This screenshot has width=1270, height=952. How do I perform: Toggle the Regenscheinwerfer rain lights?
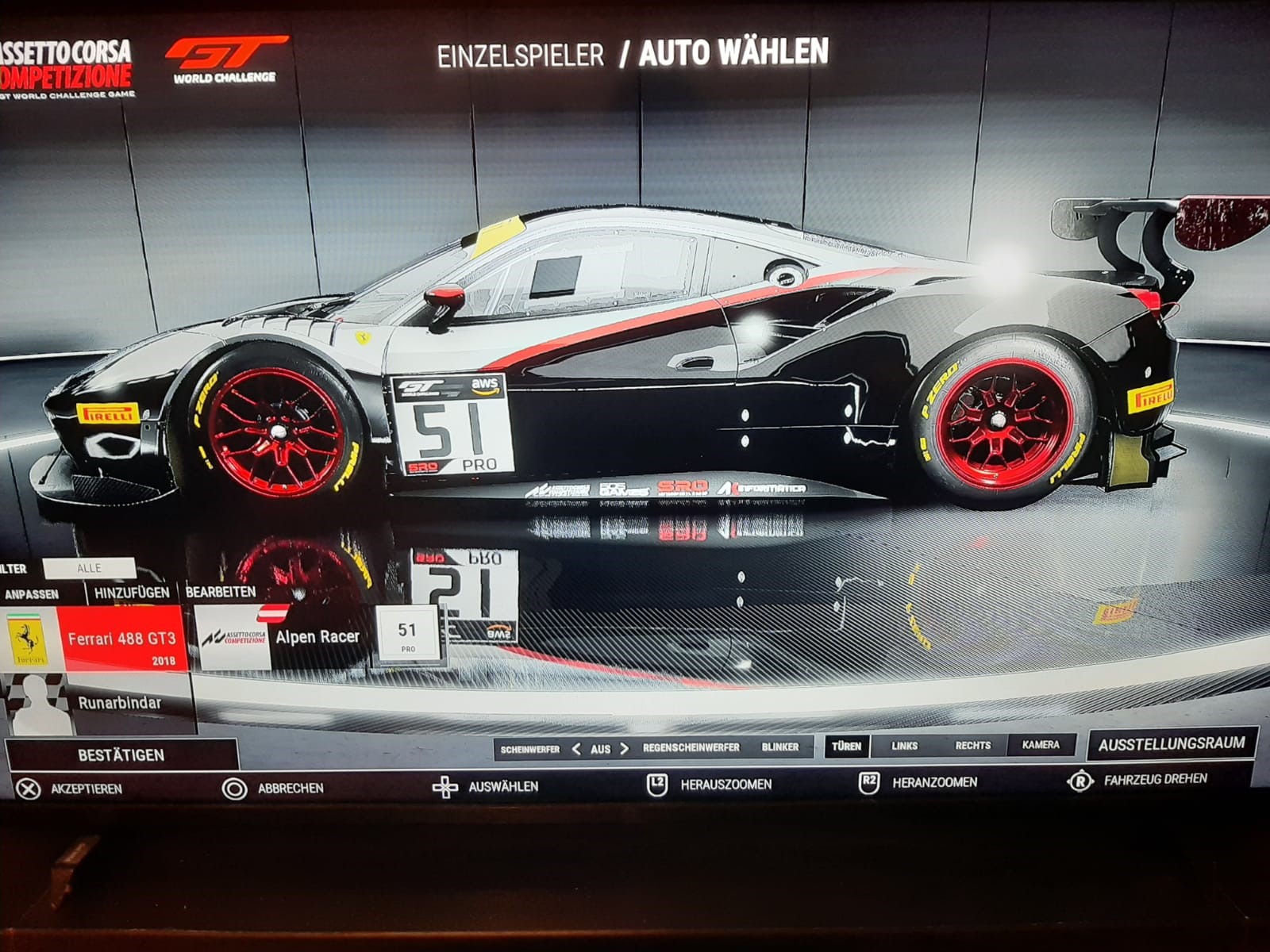pos(691,747)
